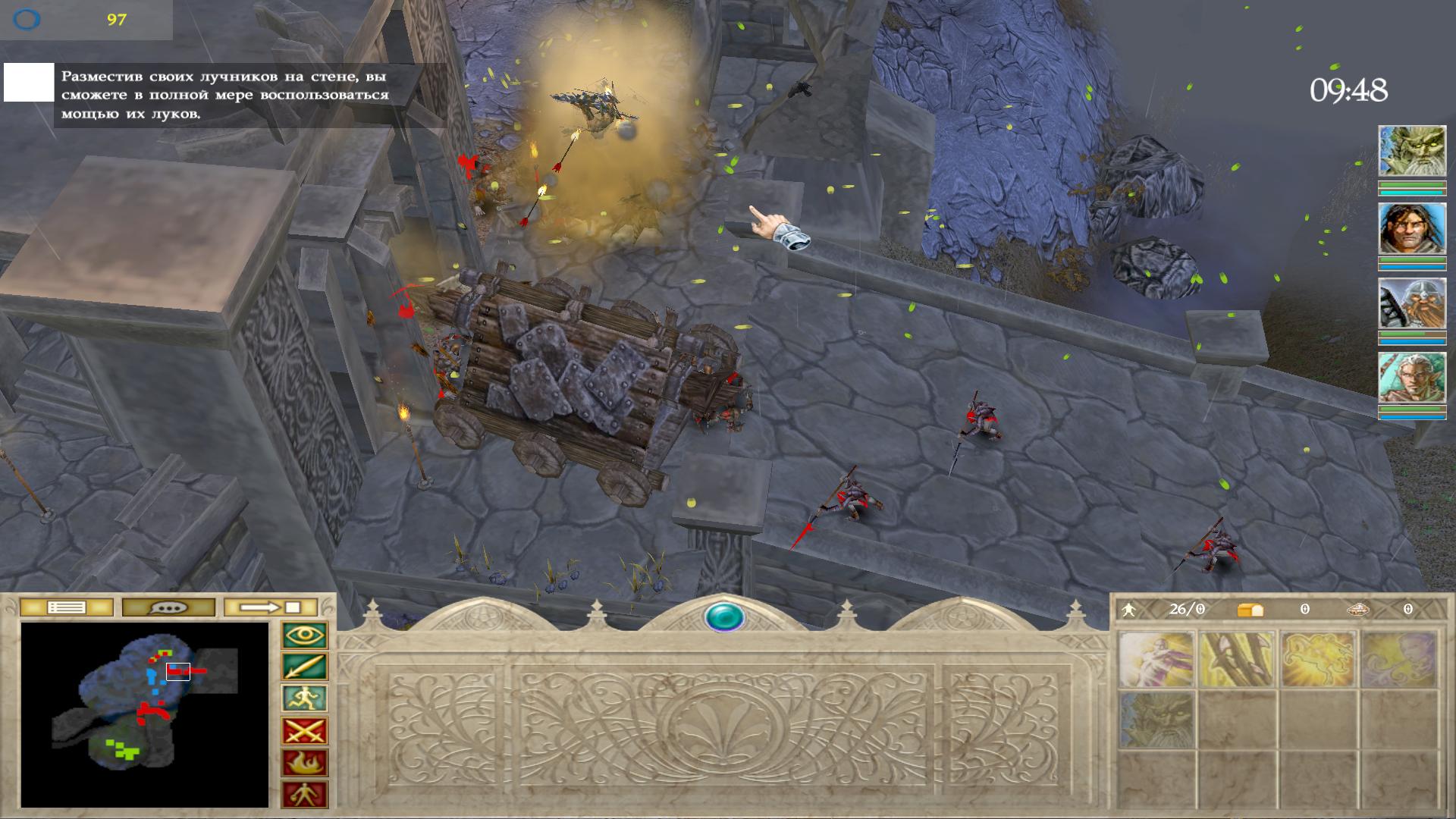Click the arrow-to-square button above minimap

click(x=271, y=607)
